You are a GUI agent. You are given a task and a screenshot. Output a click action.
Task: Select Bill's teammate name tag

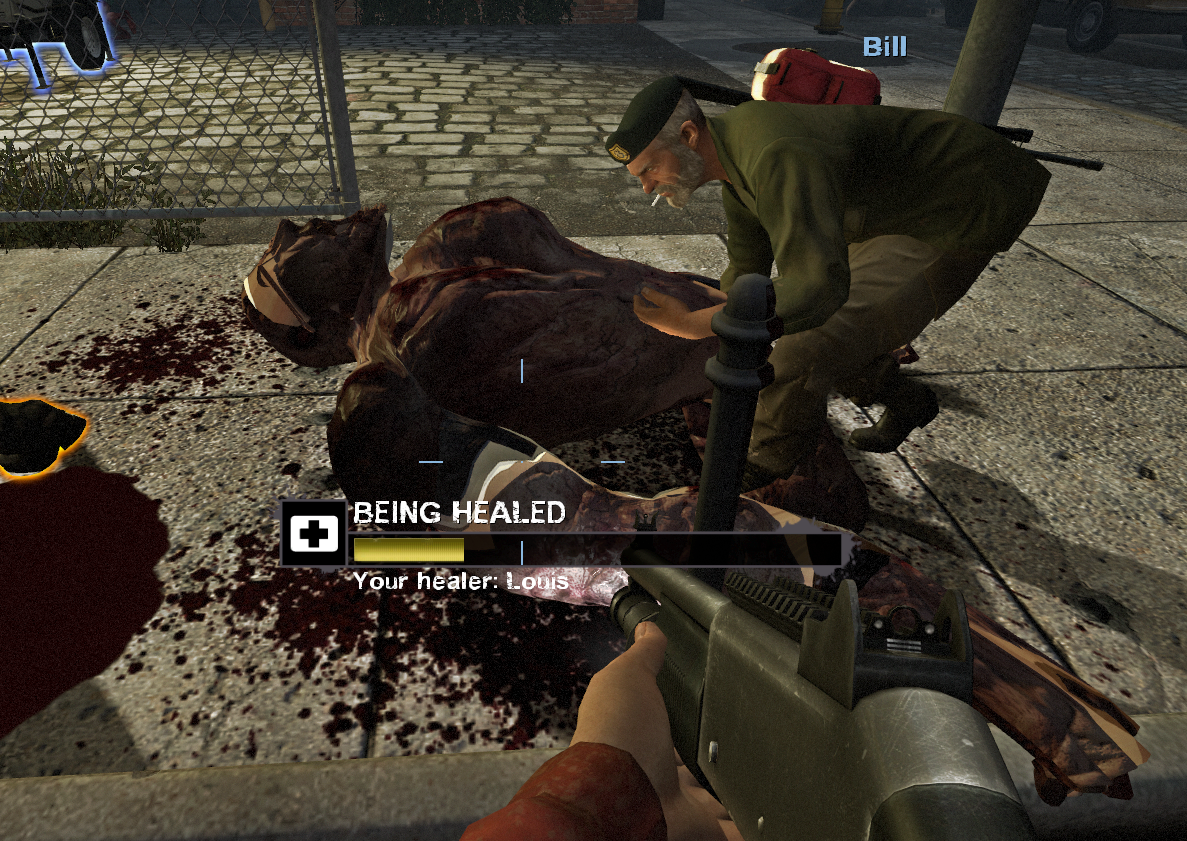884,47
